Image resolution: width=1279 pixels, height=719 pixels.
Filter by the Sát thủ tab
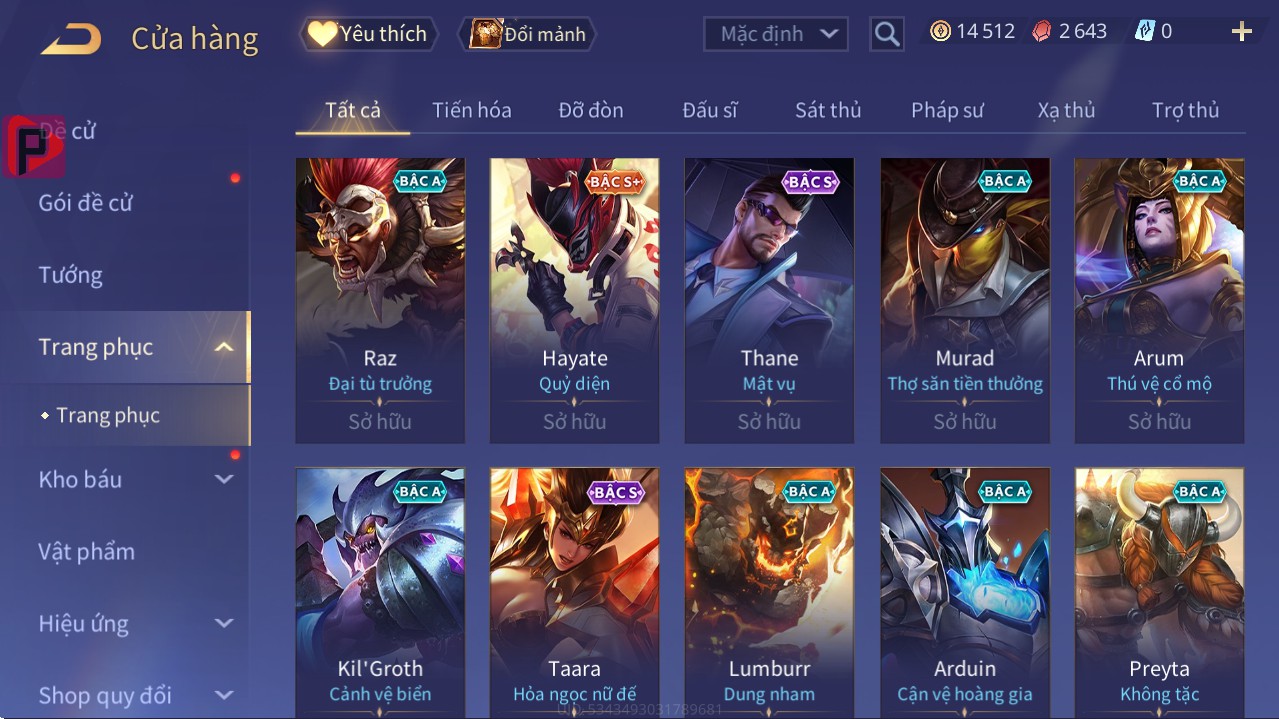828,110
